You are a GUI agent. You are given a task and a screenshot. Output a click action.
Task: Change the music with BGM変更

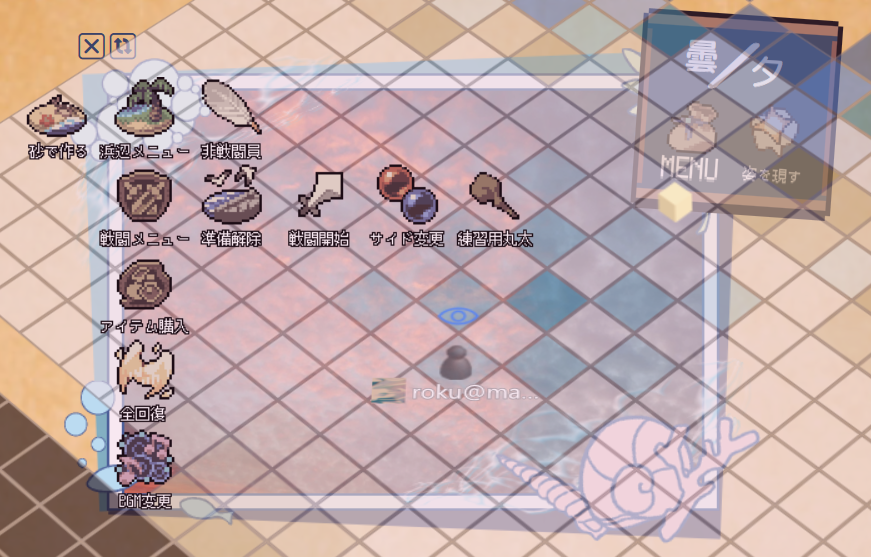click(144, 459)
